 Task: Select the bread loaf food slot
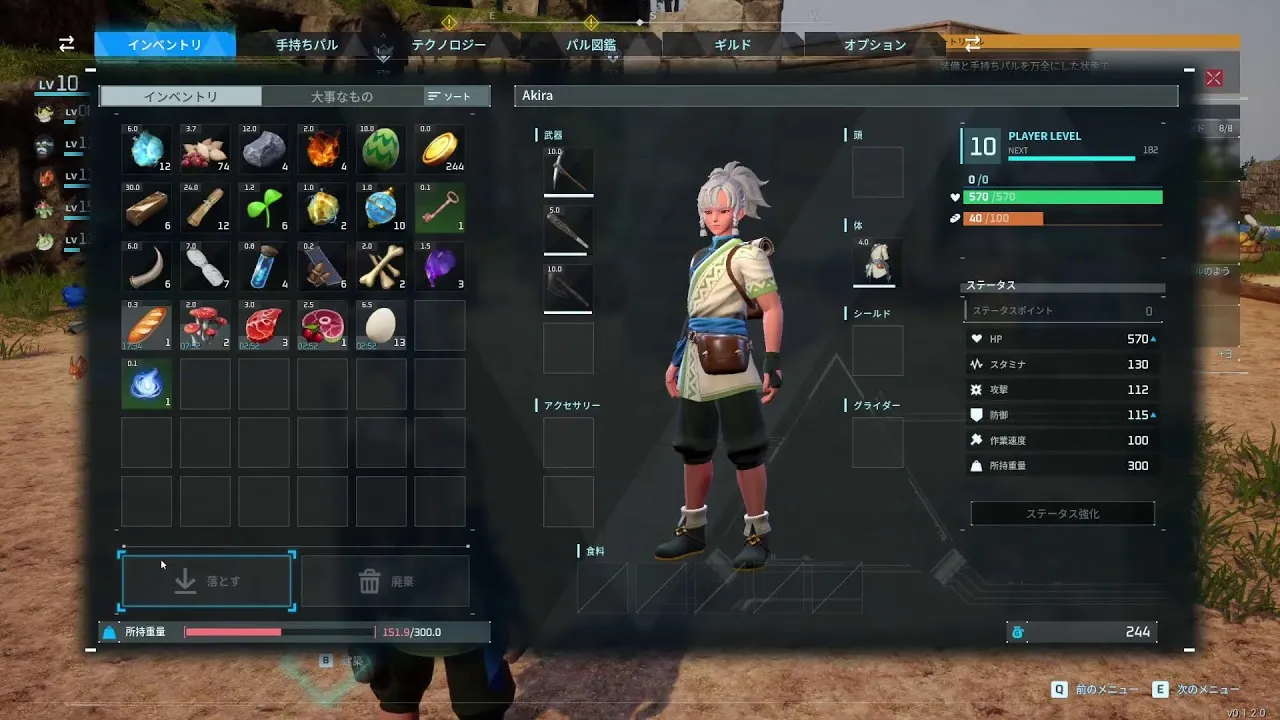147,325
